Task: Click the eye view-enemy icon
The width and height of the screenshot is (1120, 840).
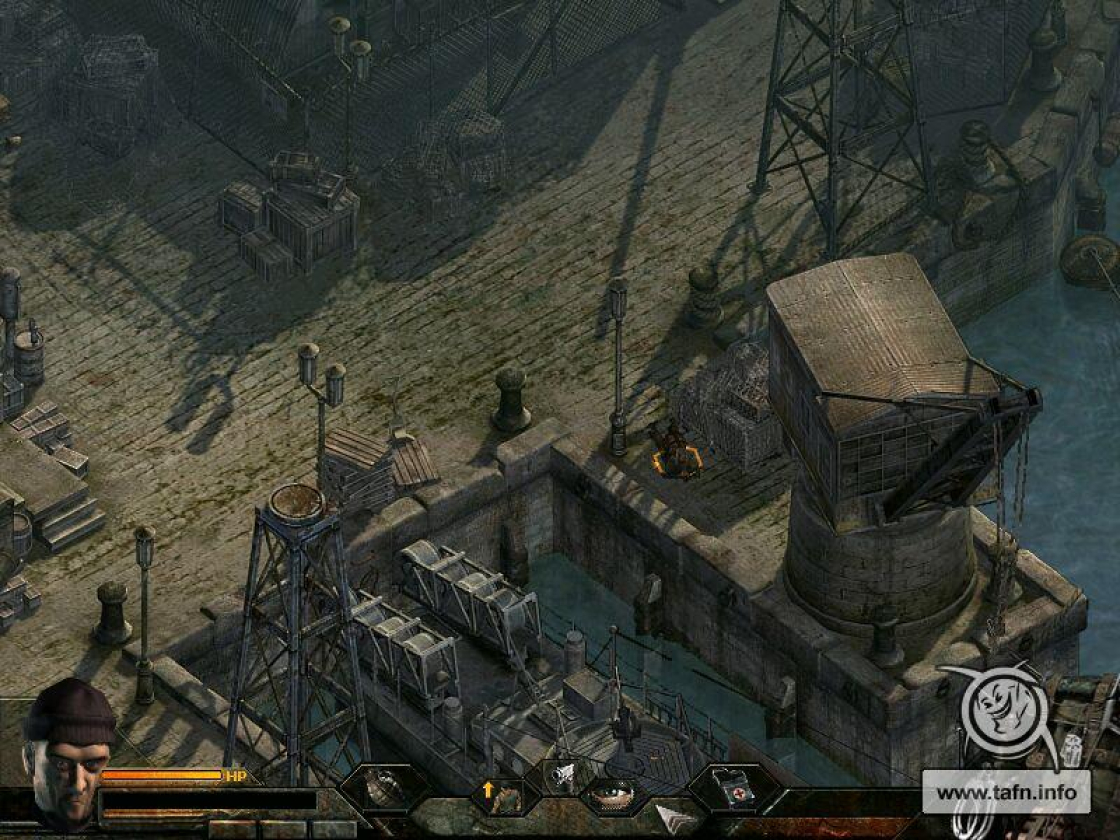Action: tap(614, 796)
